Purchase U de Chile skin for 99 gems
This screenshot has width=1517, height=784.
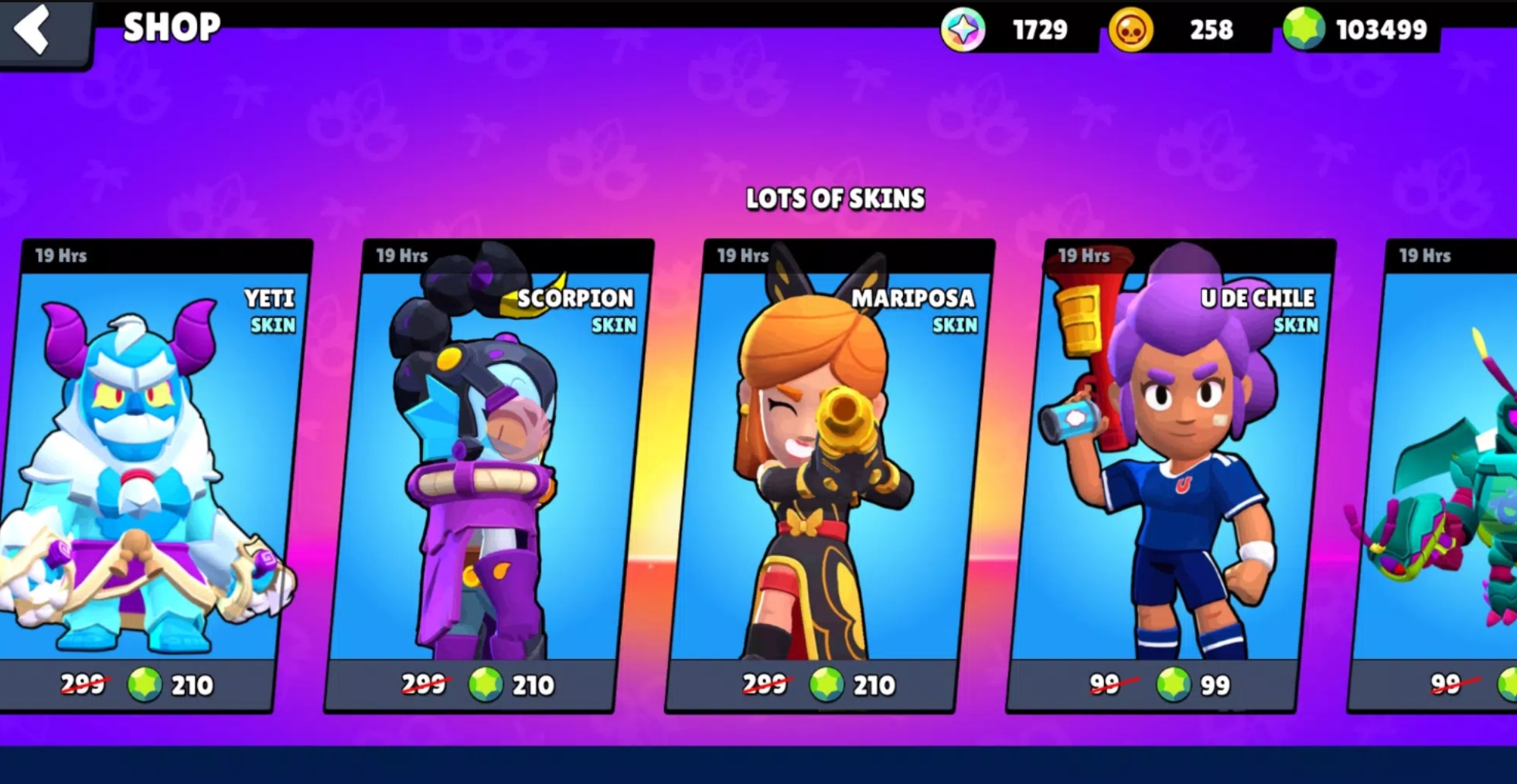point(1160,685)
